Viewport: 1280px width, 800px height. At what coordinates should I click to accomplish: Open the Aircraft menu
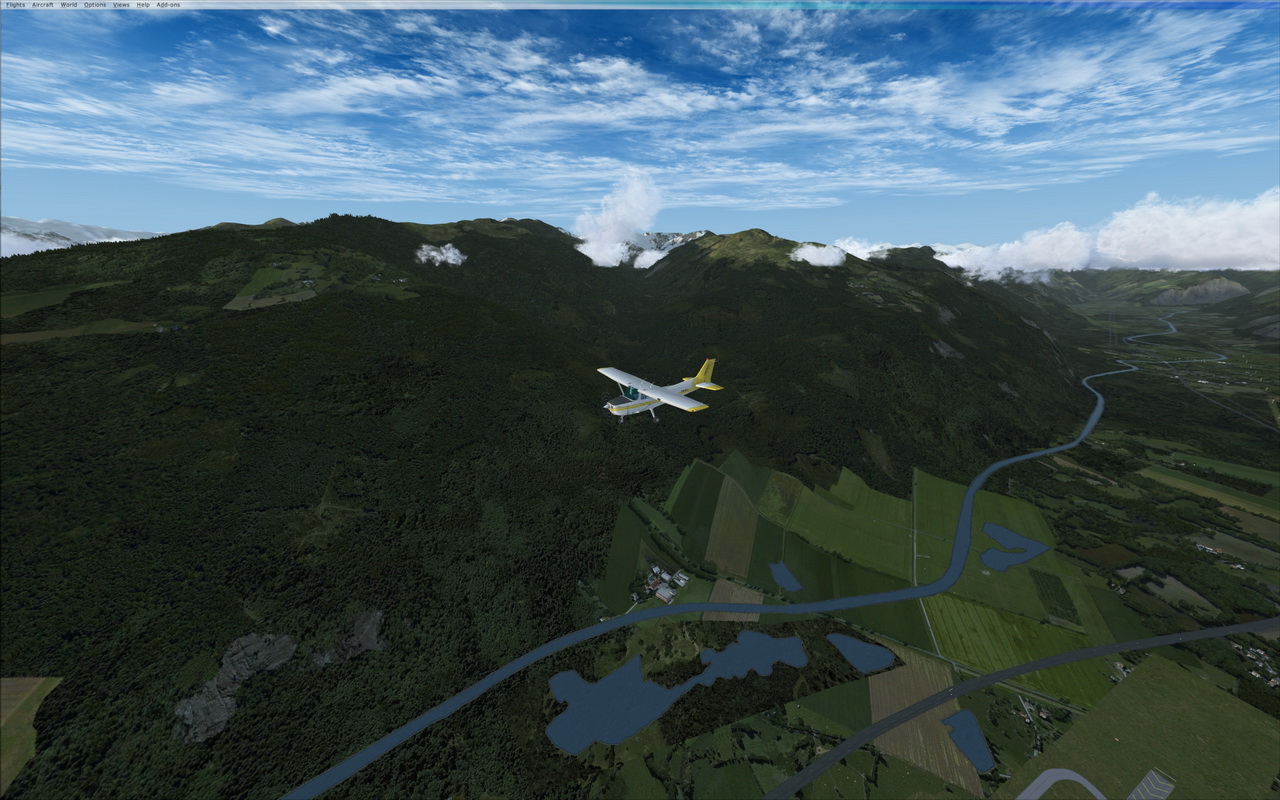tap(43, 5)
